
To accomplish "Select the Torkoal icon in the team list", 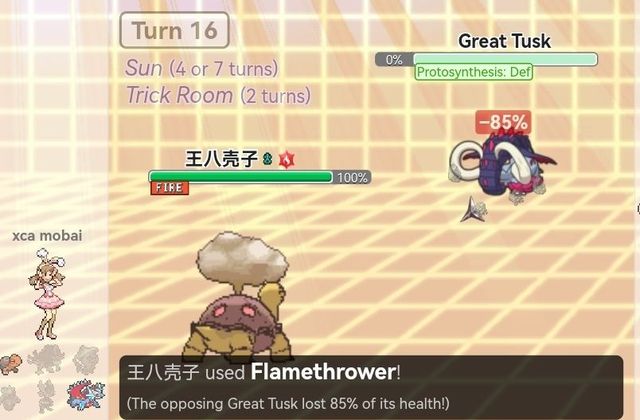I will [x=11, y=362].
